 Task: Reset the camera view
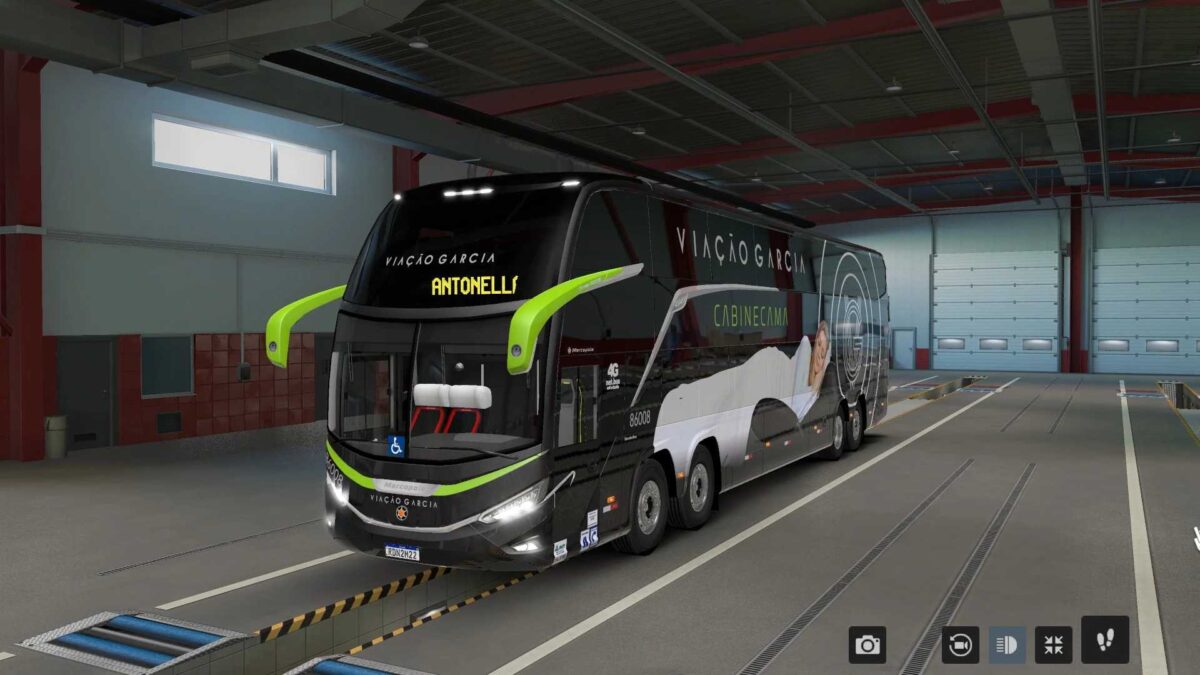point(960,645)
